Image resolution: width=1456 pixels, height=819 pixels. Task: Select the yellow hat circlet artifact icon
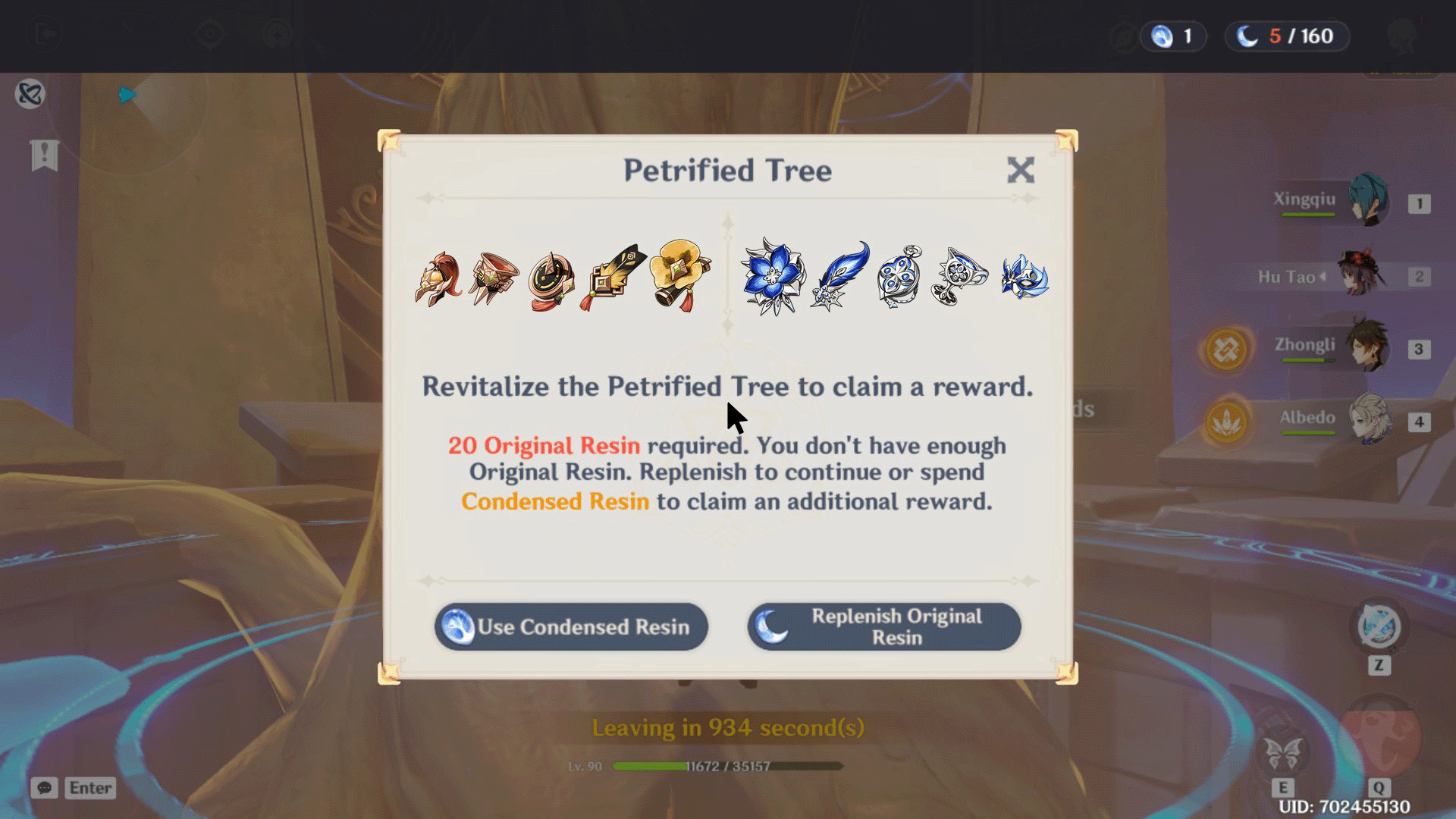679,275
